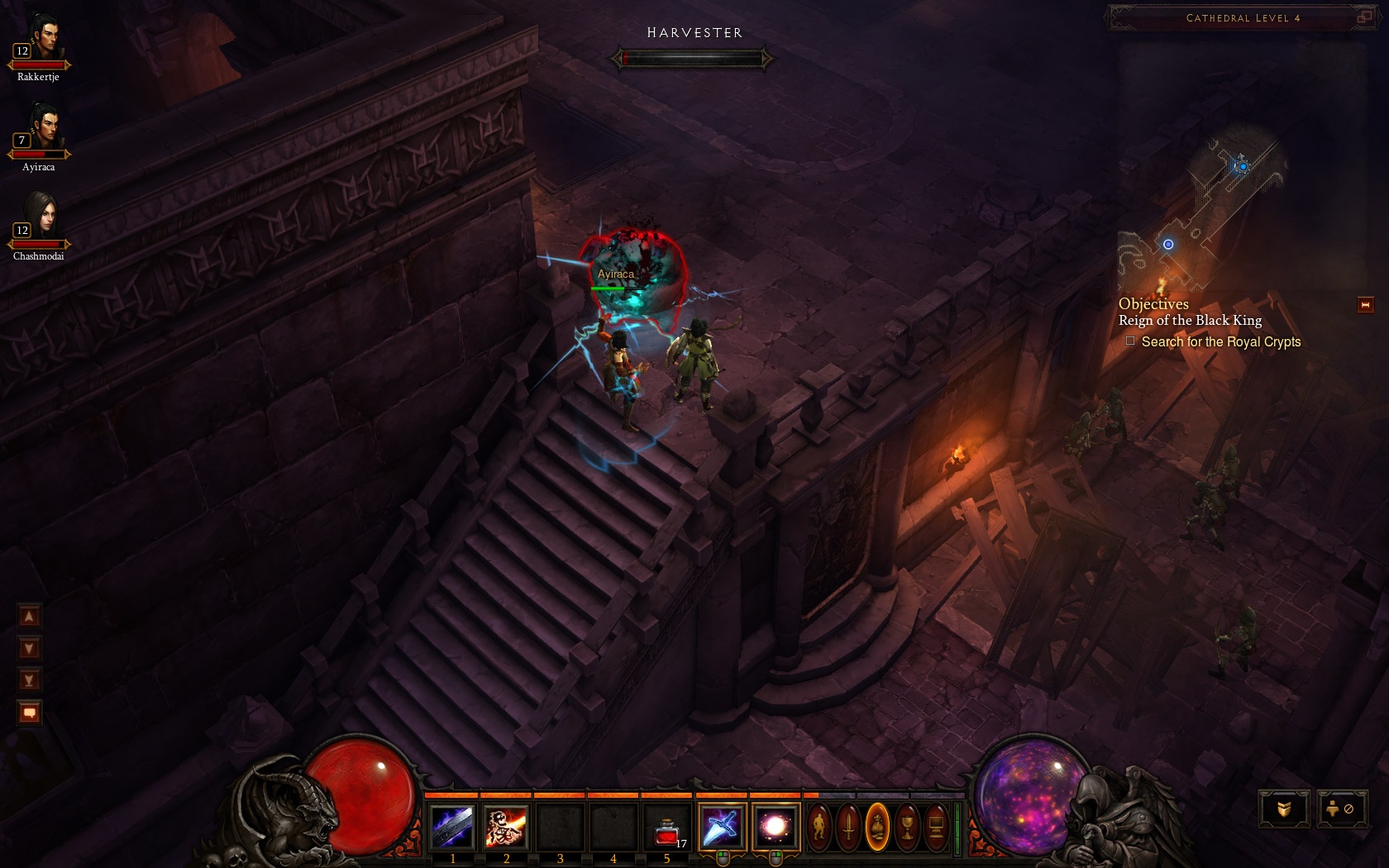Expand the map with the Cathedral Level 4 toggle

point(1363,17)
